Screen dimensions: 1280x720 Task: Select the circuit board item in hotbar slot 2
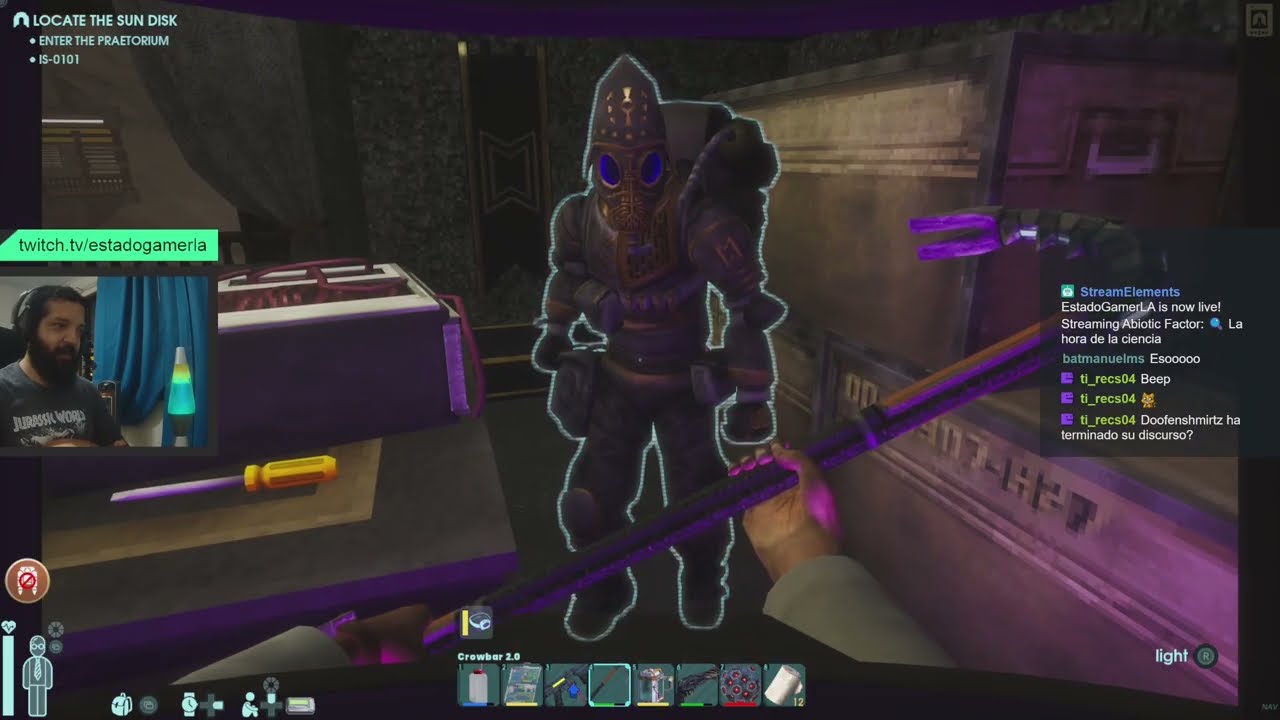pos(521,686)
